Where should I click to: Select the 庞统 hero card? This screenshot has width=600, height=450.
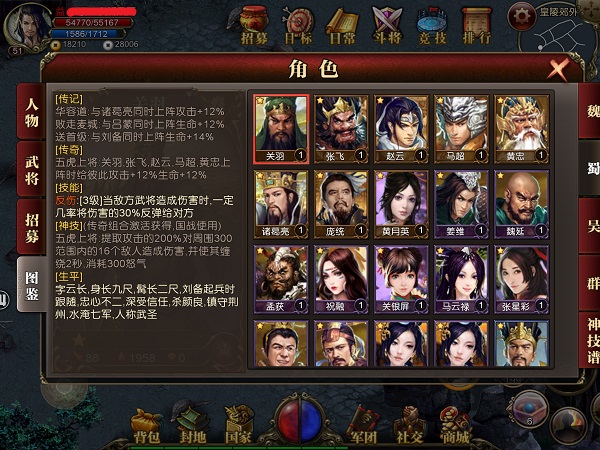pyautogui.click(x=341, y=204)
